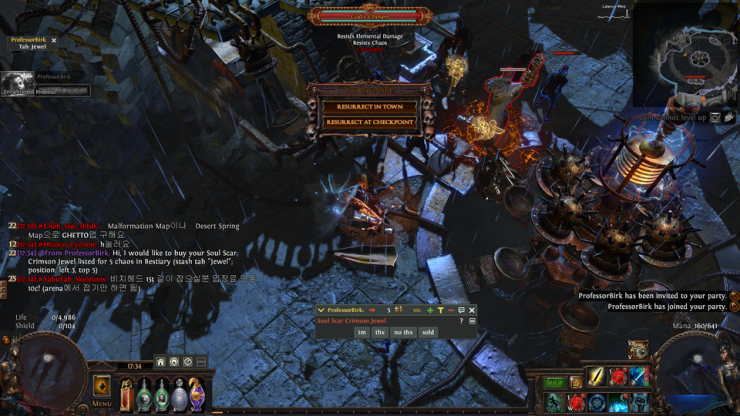This screenshot has width=740, height=416.
Task: Send the '1m' wait reply
Action: pyautogui.click(x=361, y=332)
